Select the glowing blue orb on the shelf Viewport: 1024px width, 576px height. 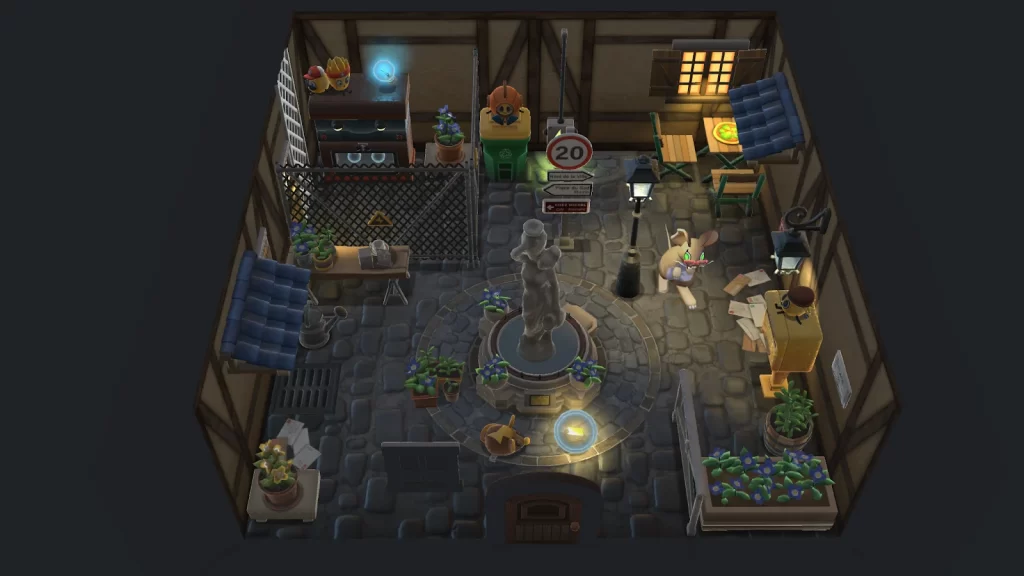click(384, 71)
